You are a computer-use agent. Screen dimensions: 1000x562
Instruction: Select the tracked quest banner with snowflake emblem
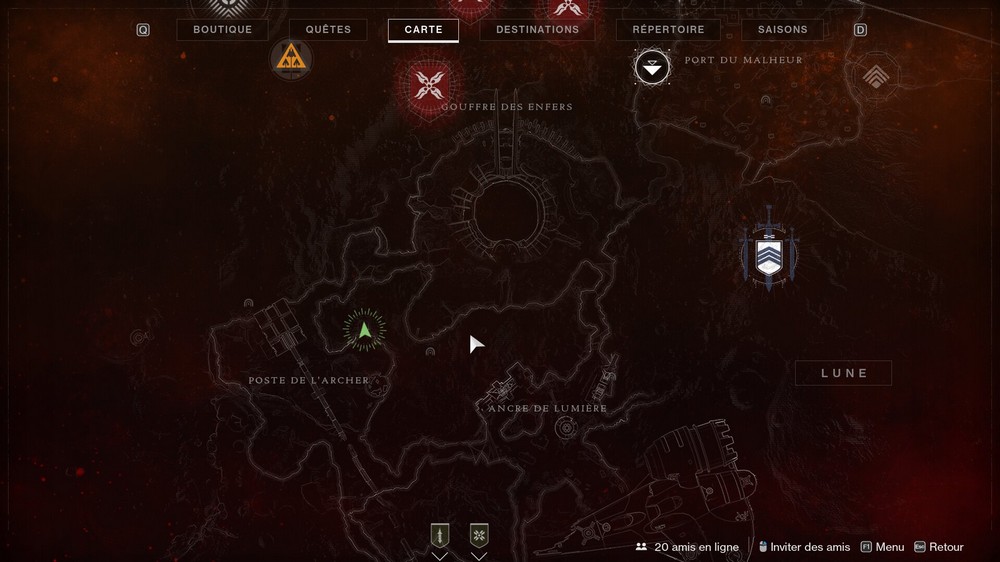point(479,536)
